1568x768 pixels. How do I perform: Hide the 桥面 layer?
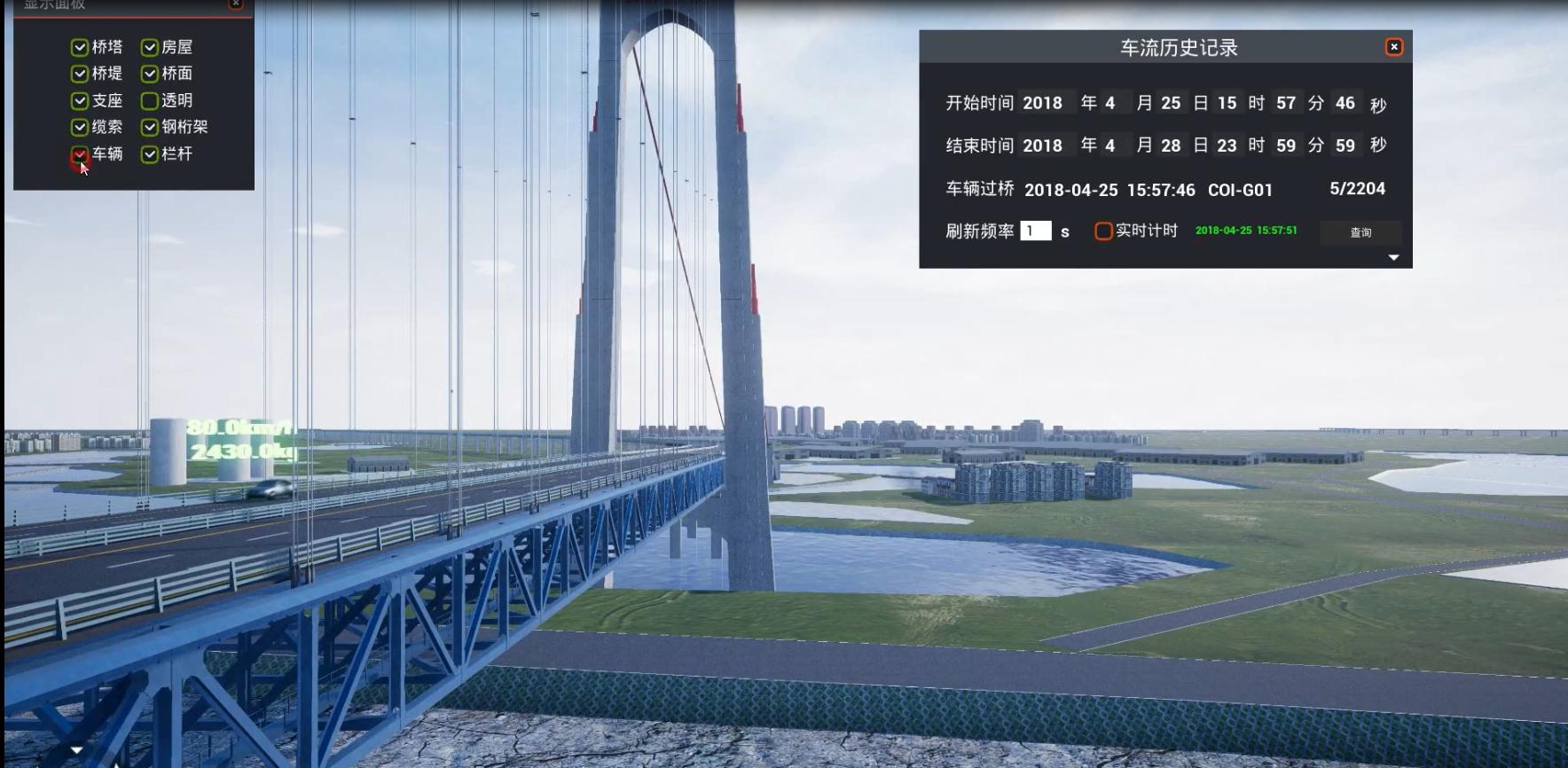point(150,74)
